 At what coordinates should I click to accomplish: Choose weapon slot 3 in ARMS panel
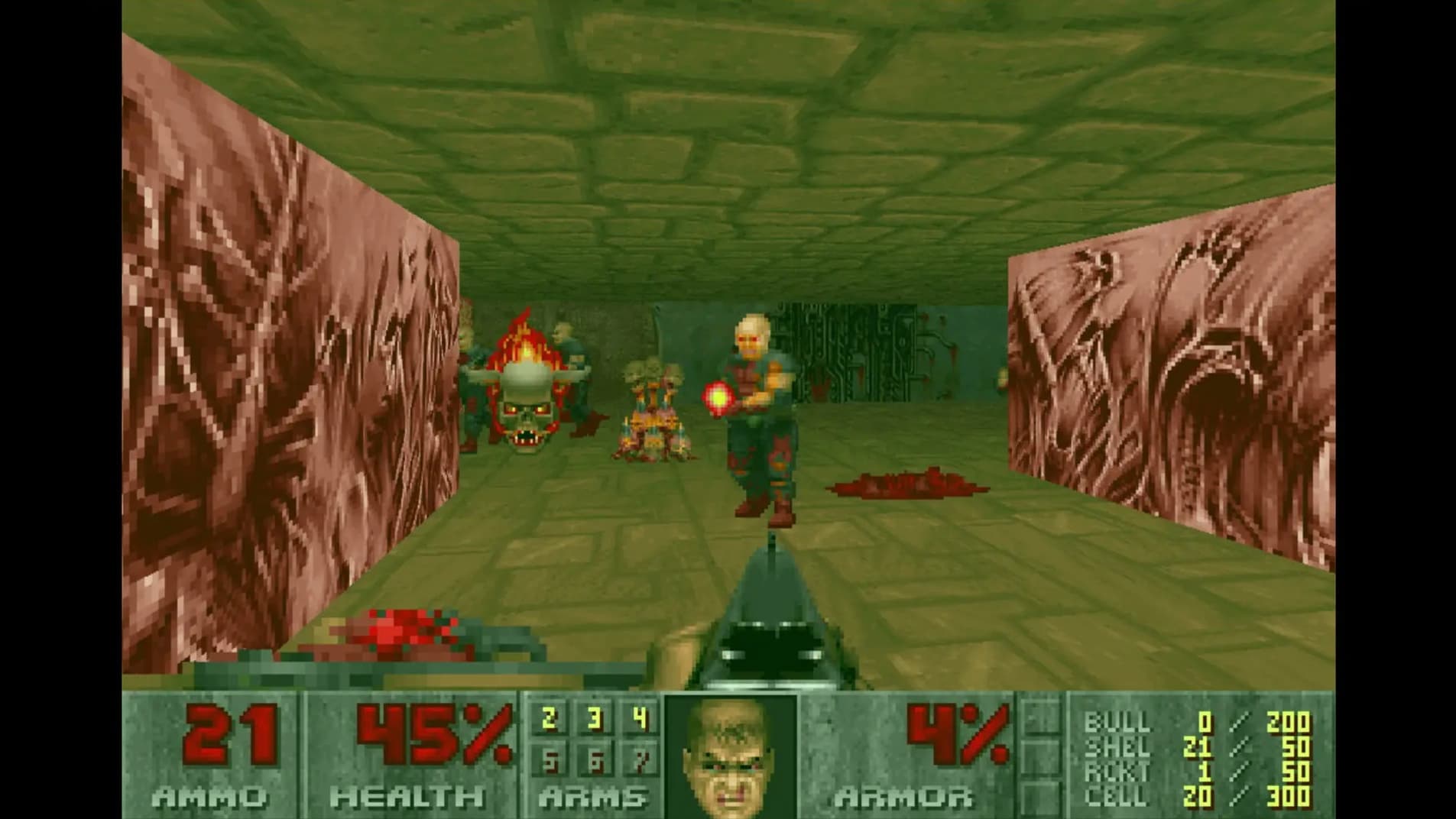(x=595, y=719)
